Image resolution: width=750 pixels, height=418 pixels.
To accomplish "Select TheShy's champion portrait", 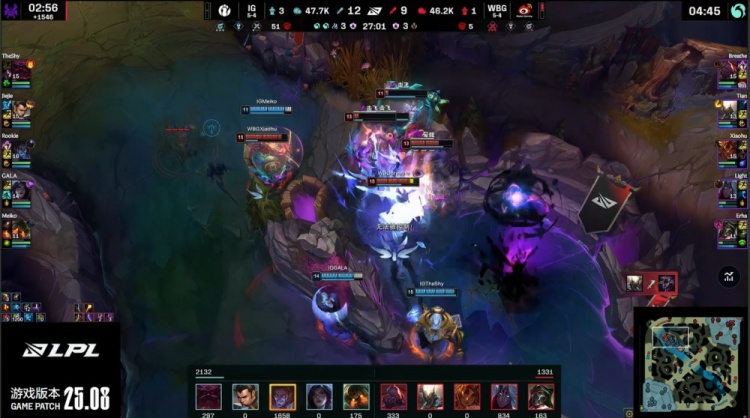I will (x=16, y=73).
